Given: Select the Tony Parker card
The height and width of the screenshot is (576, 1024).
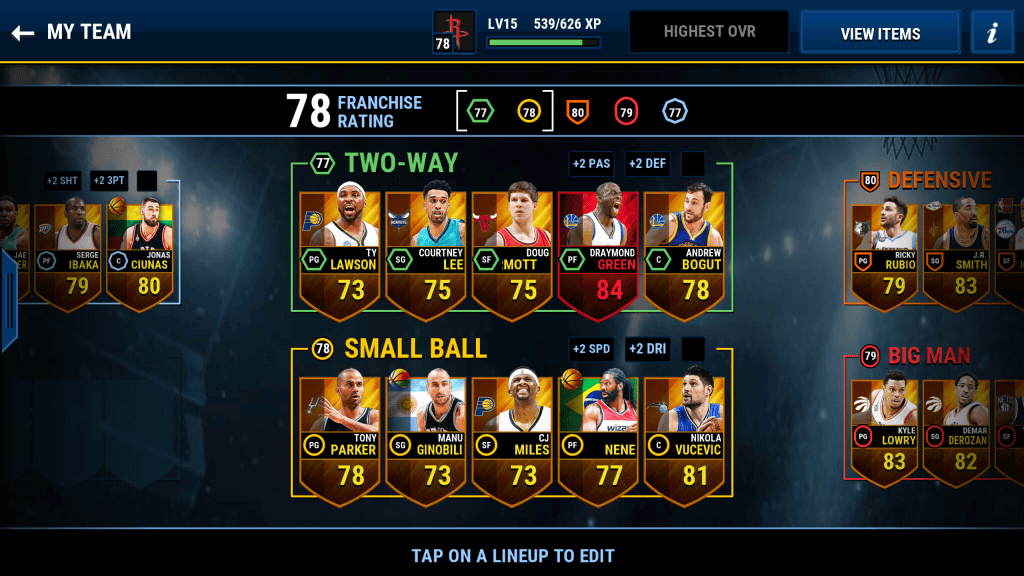Looking at the screenshot, I should pyautogui.click(x=341, y=435).
